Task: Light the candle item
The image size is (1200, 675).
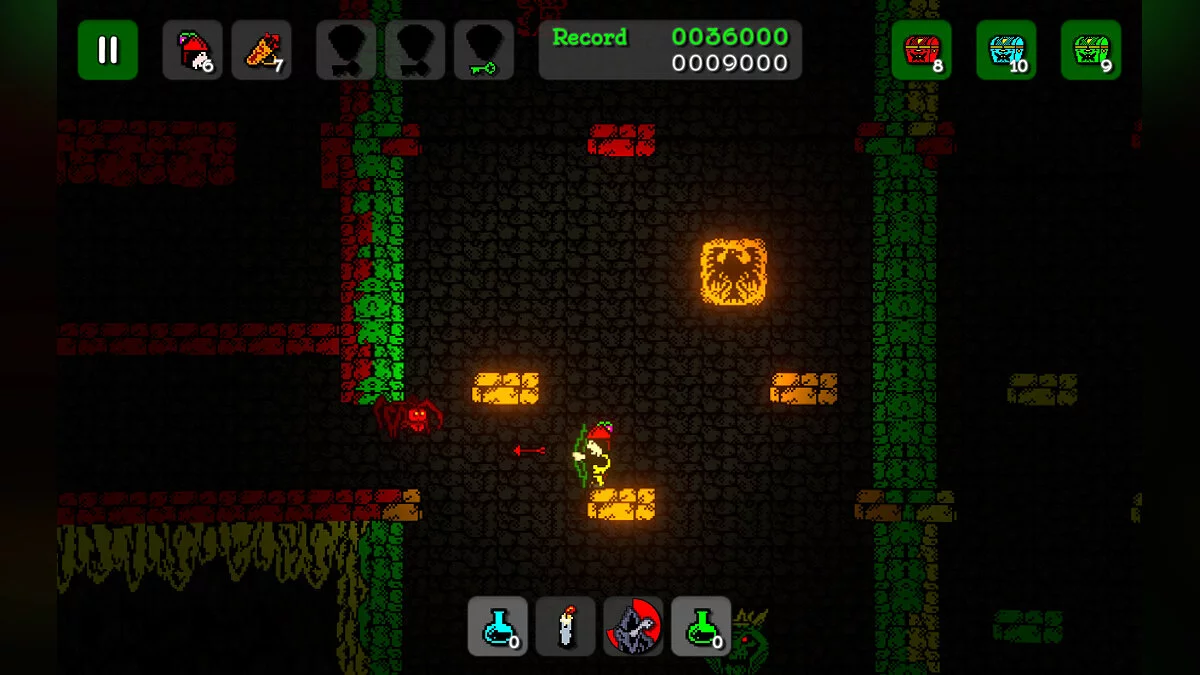Action: [566, 627]
